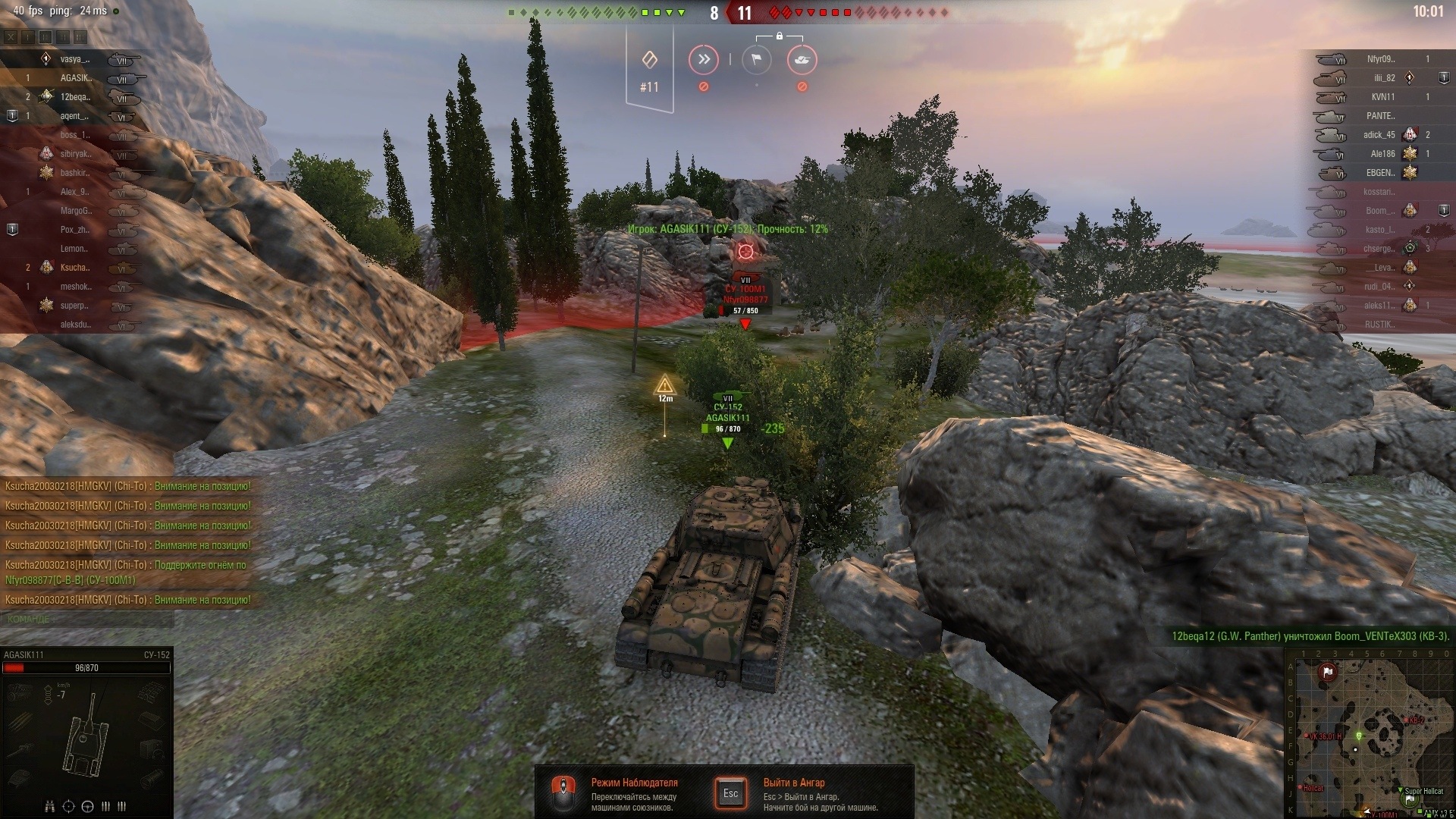Choose the AGASIK row in allied list
The width and height of the screenshot is (1456, 819).
pyautogui.click(x=76, y=78)
